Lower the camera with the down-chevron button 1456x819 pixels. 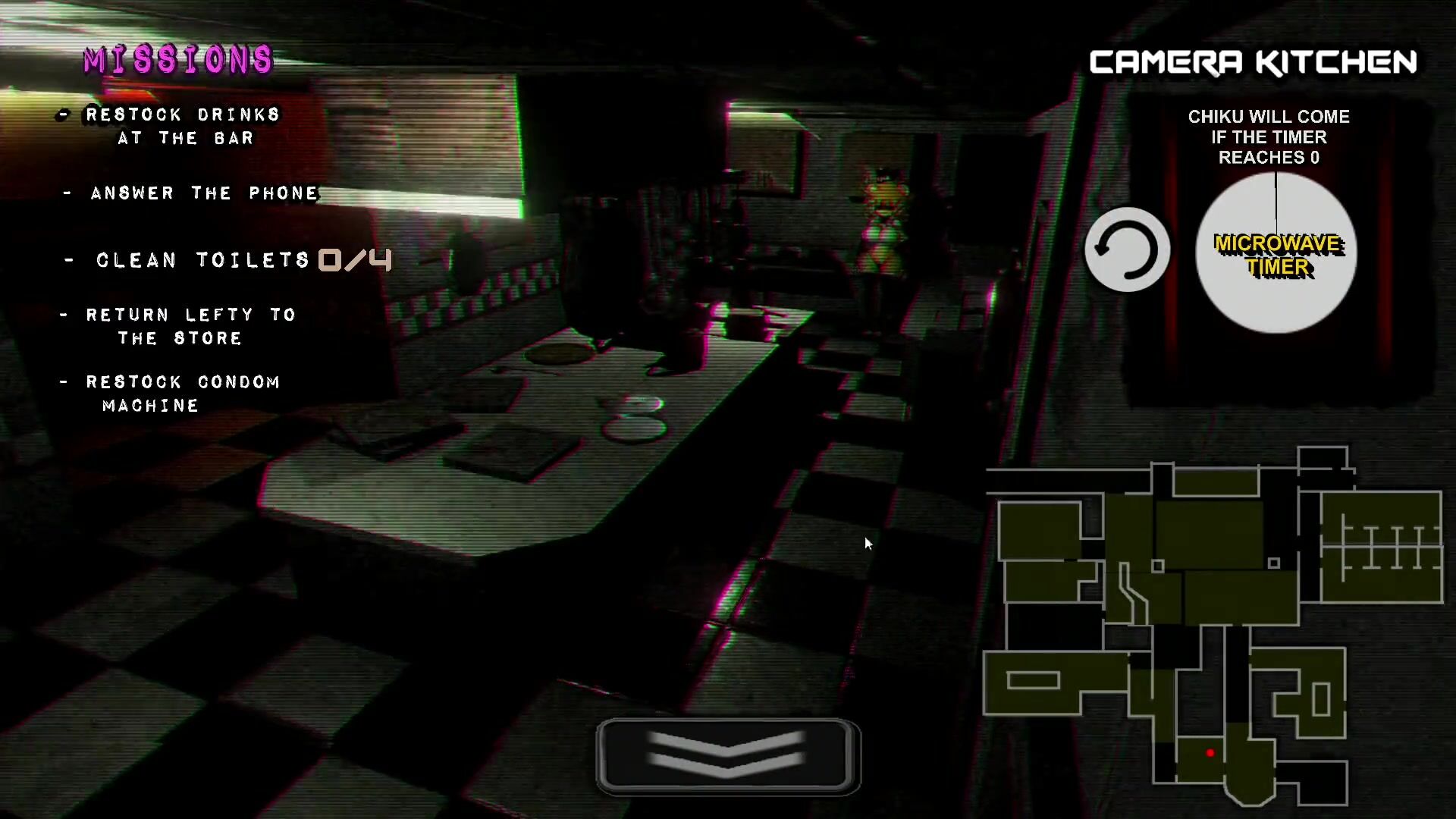point(728,756)
